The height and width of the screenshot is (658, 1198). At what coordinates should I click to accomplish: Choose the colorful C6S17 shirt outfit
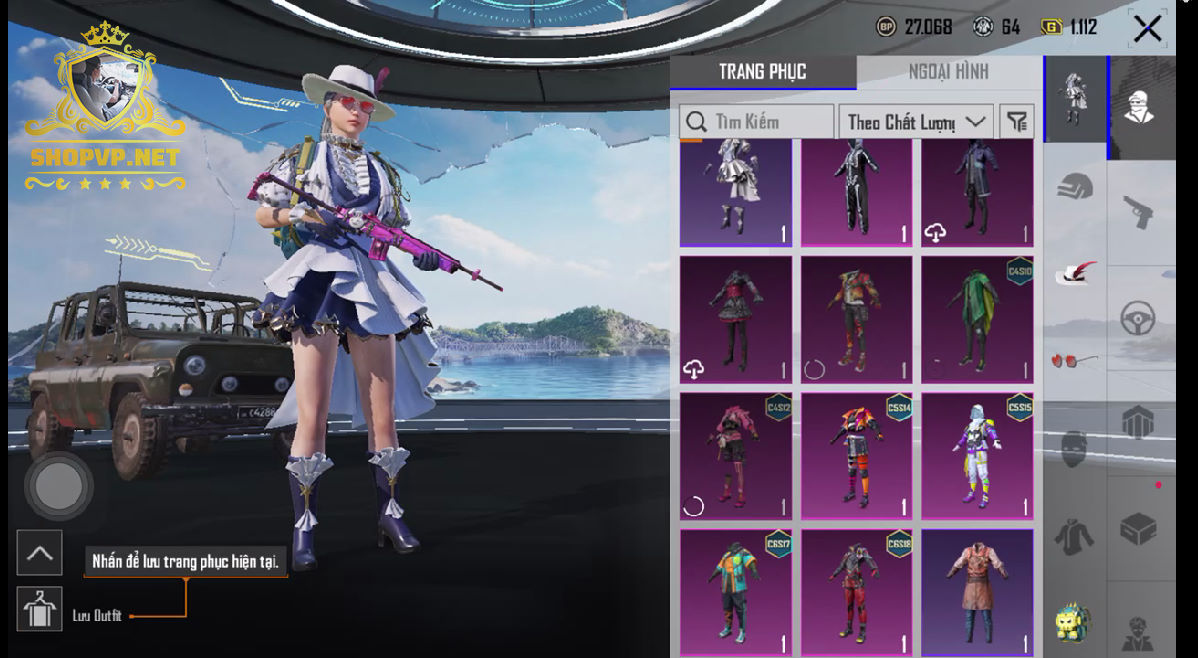pyautogui.click(x=736, y=592)
